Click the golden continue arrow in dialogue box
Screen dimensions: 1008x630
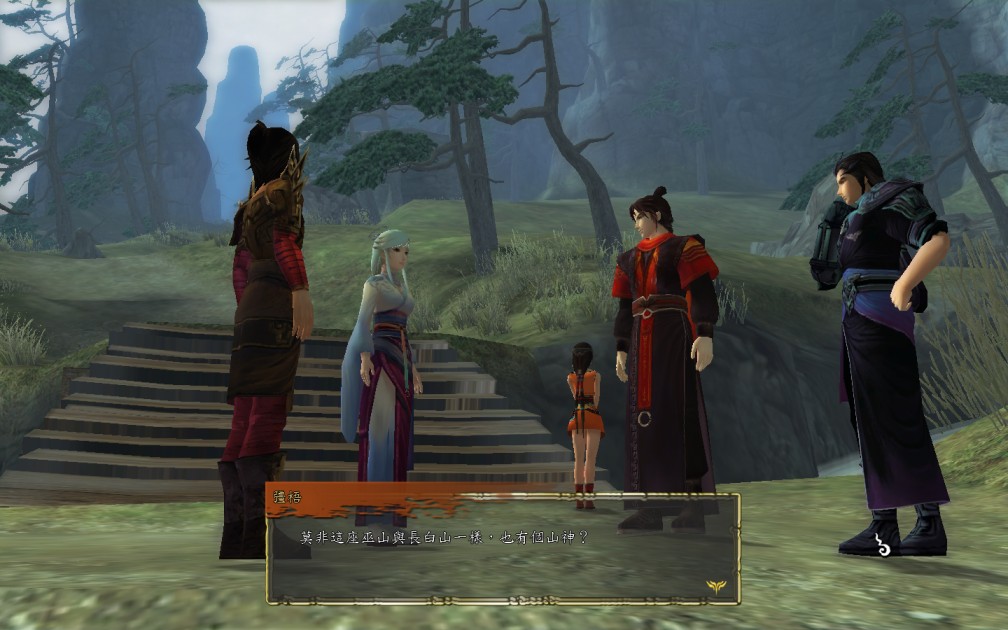coord(717,586)
